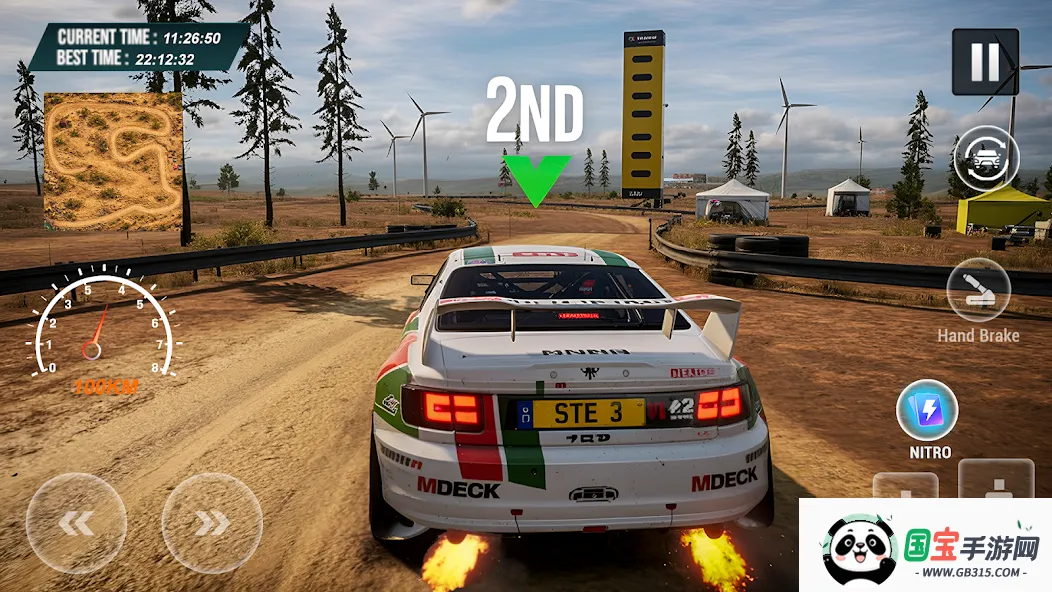Steer left with the left arrow button
This screenshot has height=592, width=1052.
(x=76, y=523)
